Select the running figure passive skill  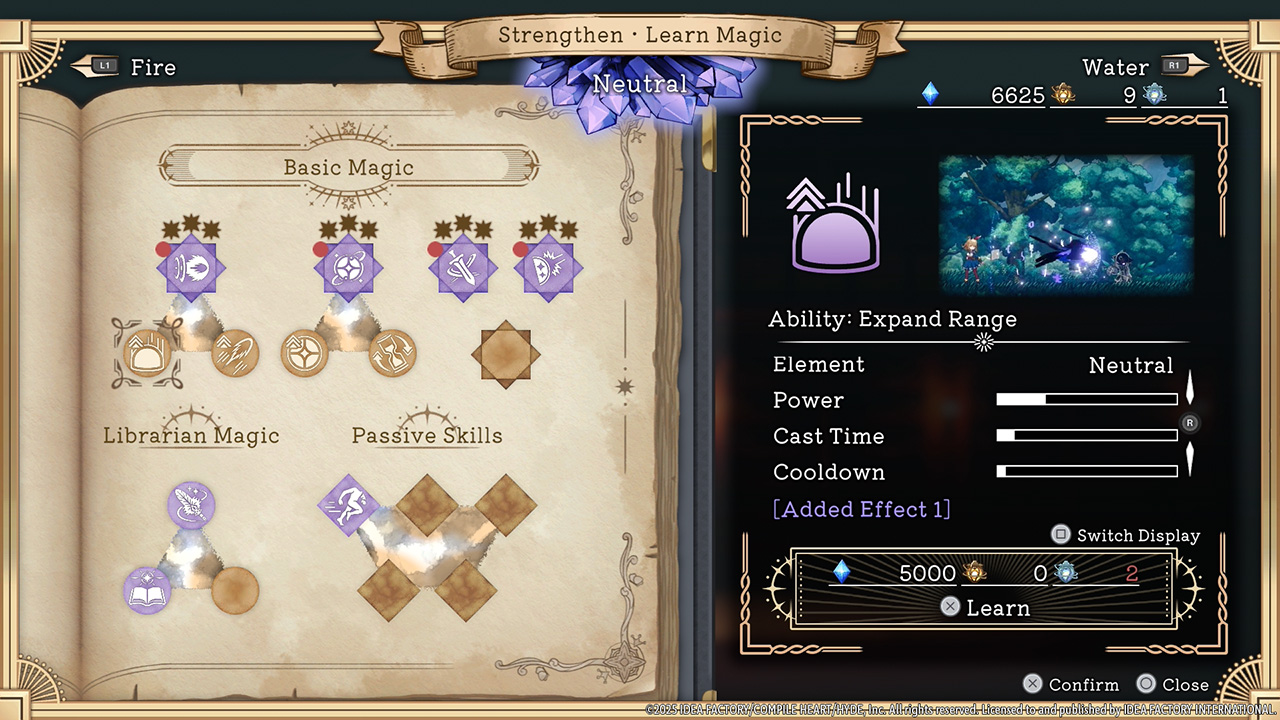tap(347, 505)
